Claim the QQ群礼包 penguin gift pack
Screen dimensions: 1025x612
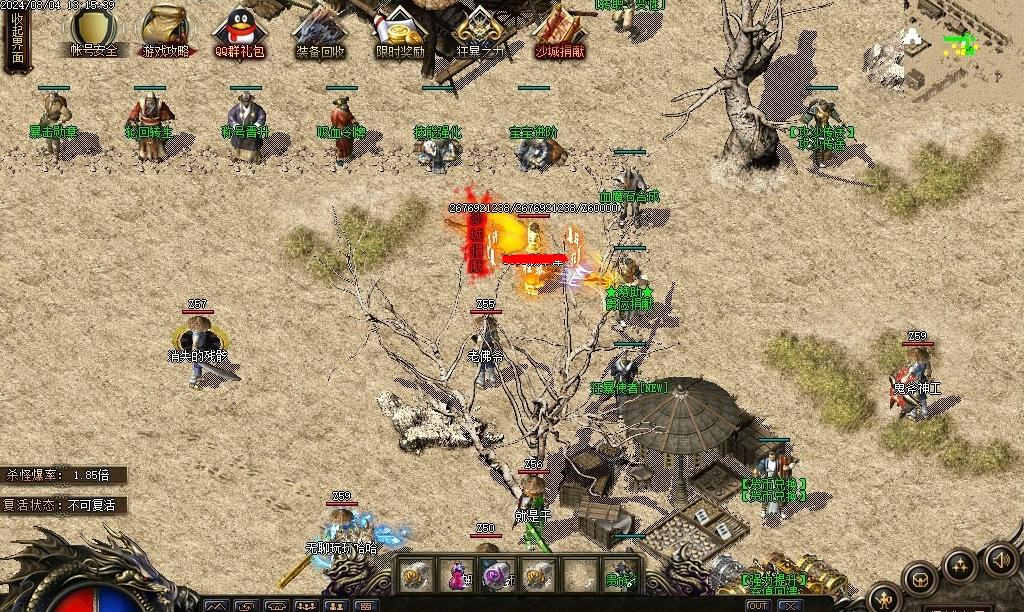pyautogui.click(x=239, y=31)
